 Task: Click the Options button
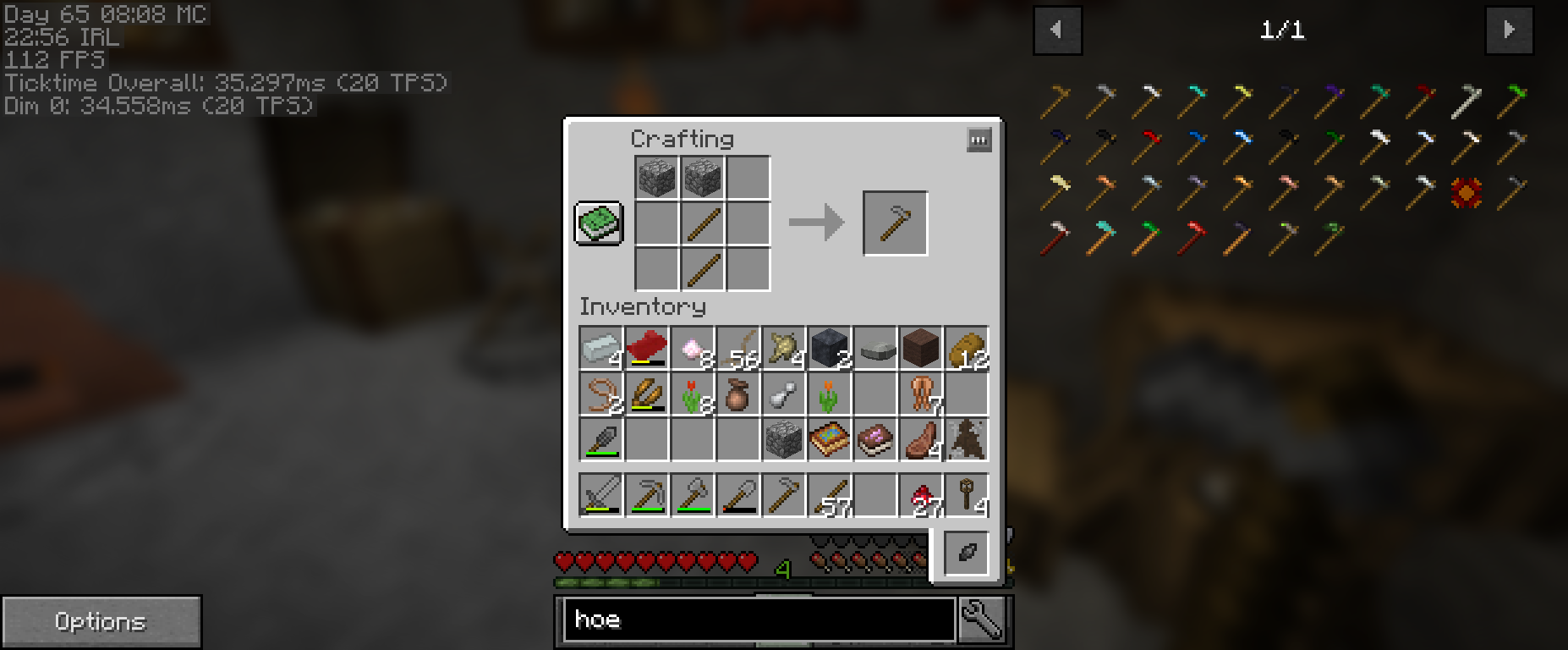pos(101,620)
